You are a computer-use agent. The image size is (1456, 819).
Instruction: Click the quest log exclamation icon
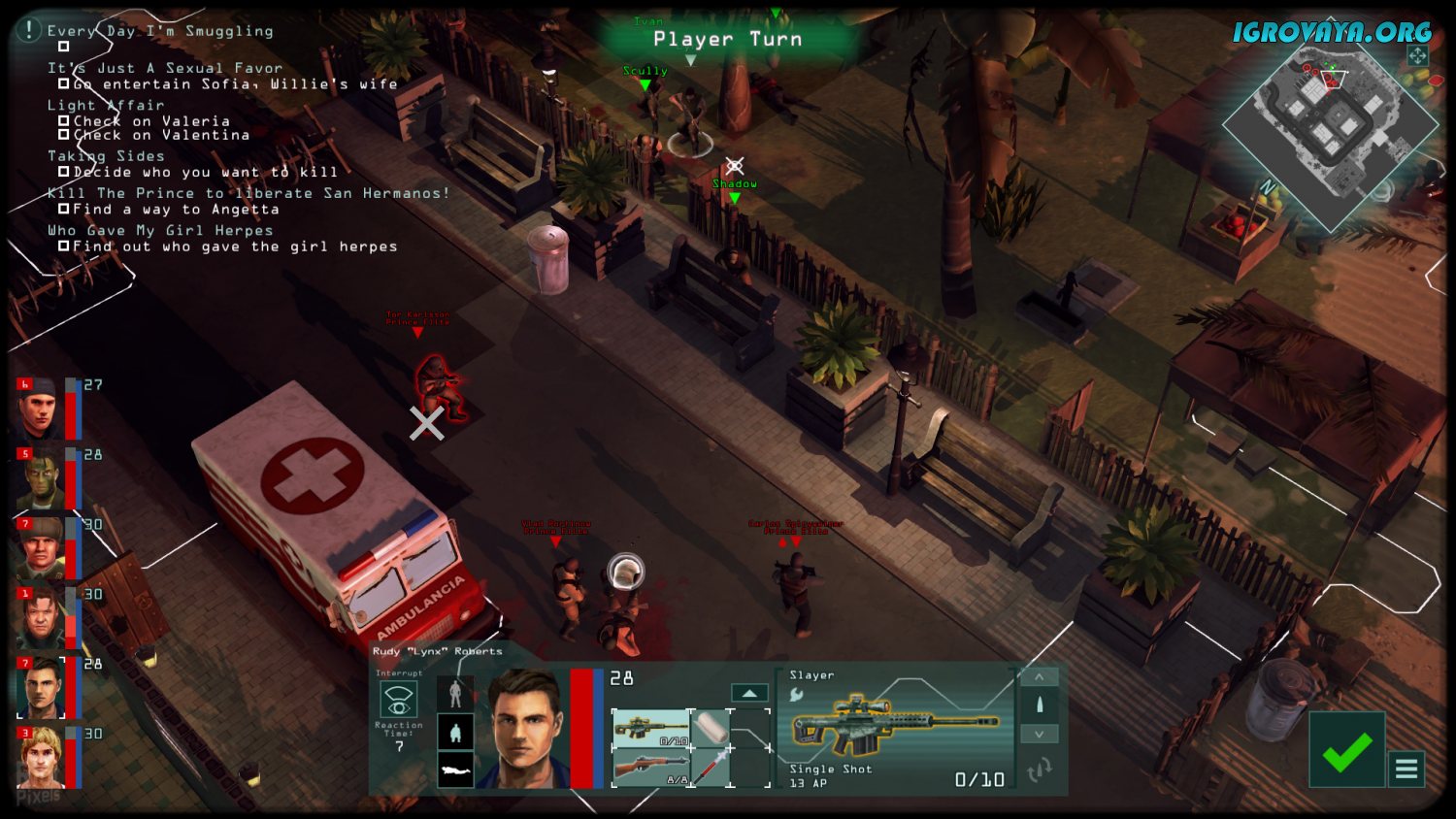[29, 30]
